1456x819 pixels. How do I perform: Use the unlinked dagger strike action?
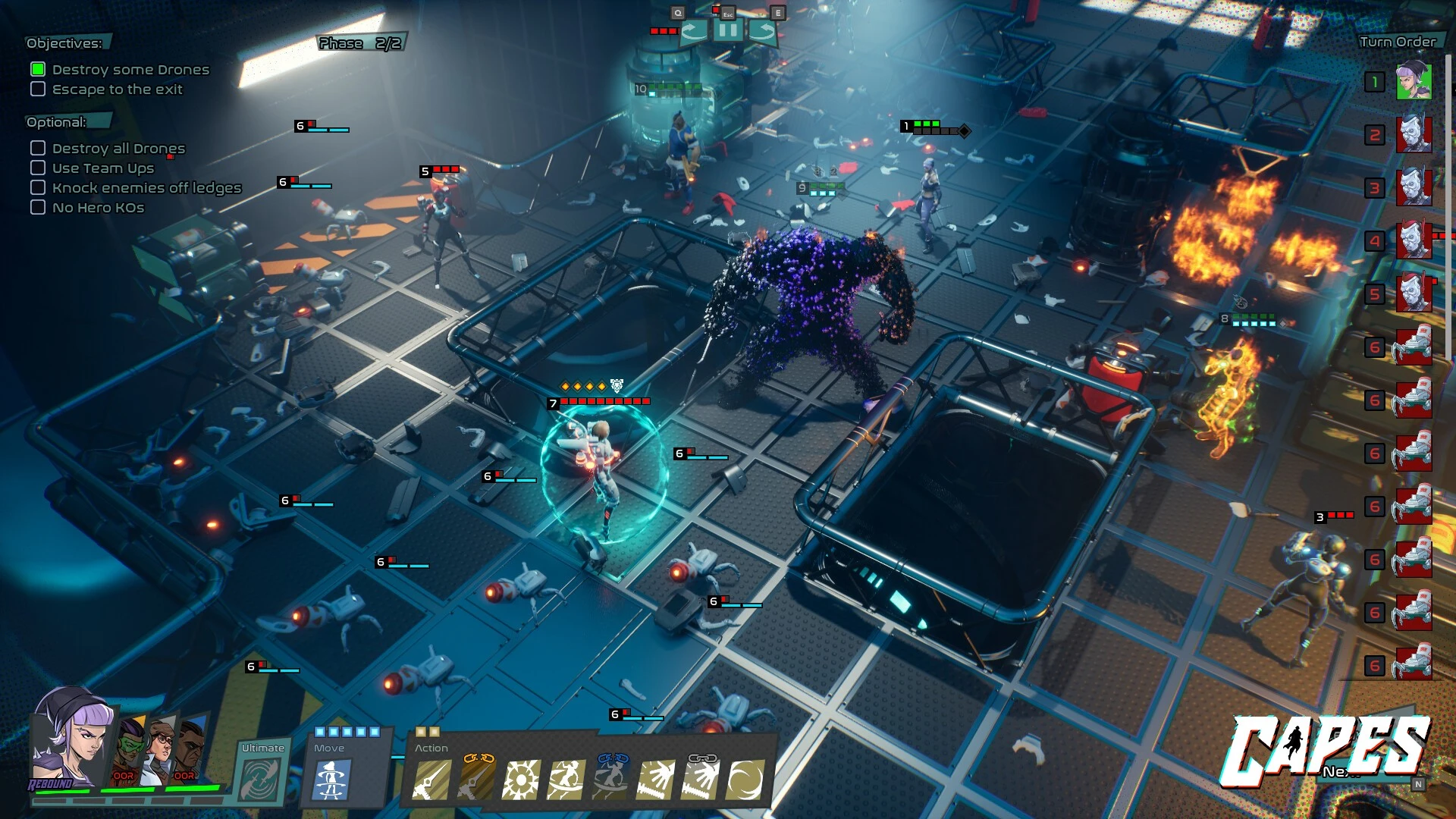click(431, 781)
